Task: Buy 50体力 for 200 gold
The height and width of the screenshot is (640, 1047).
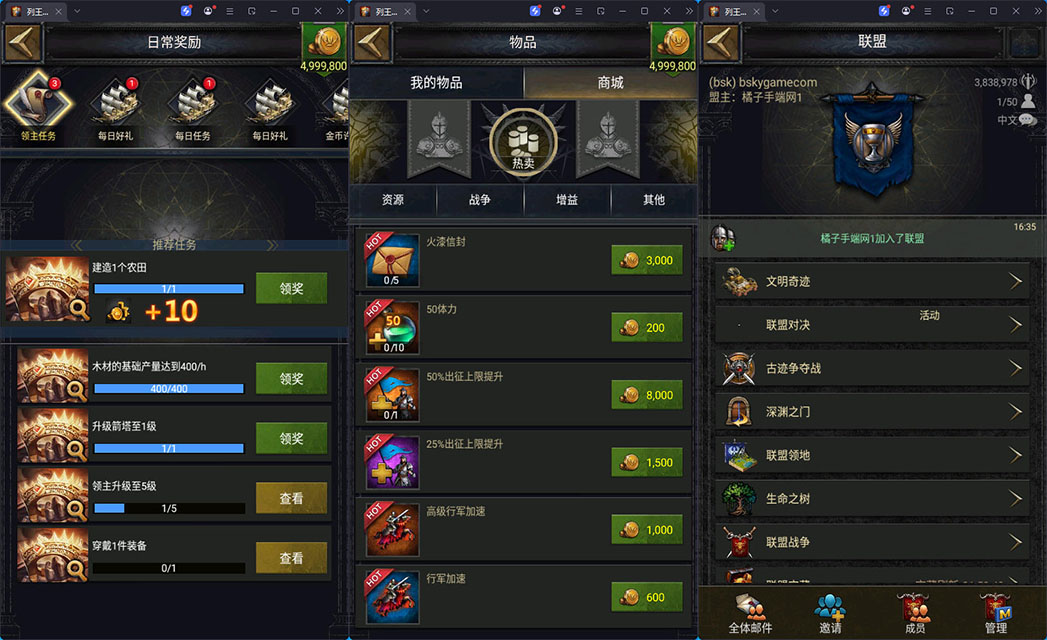Action: tap(647, 327)
